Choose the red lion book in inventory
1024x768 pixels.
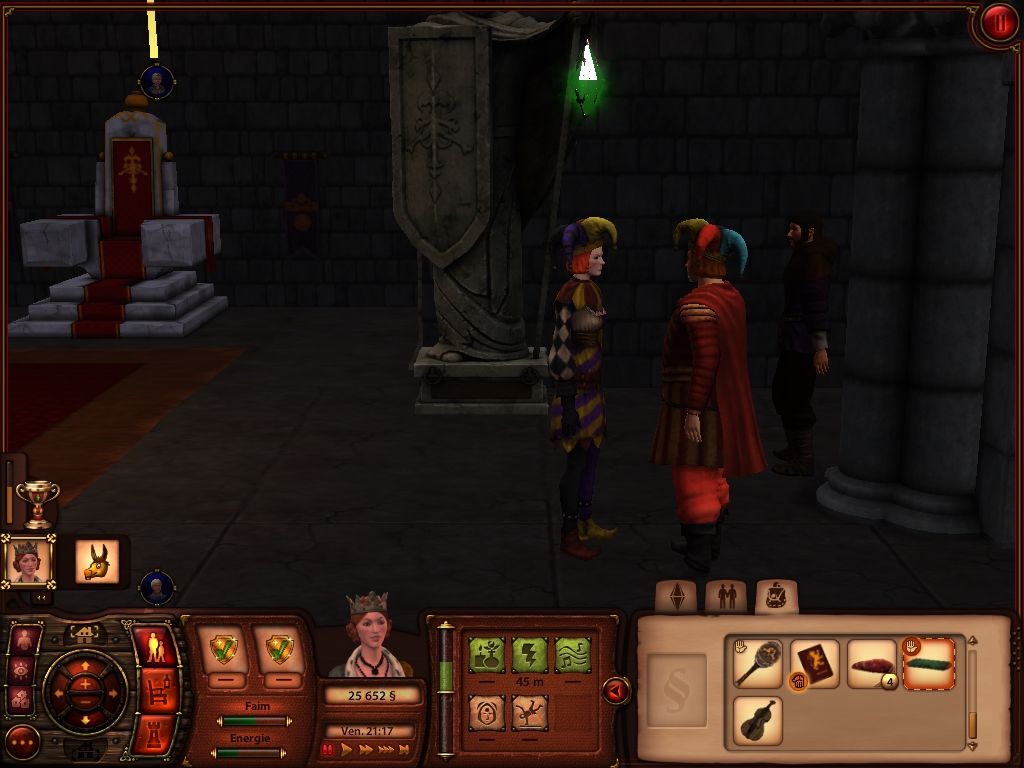click(x=814, y=664)
